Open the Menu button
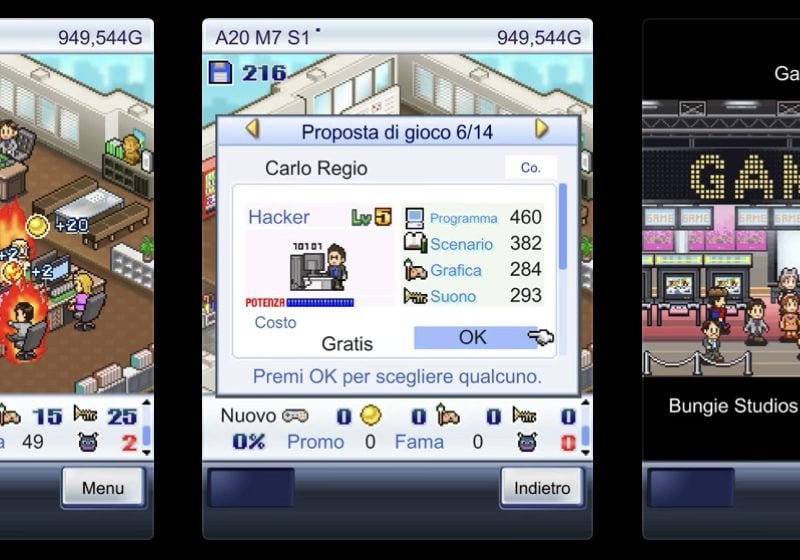The width and height of the screenshot is (800, 560). point(103,488)
